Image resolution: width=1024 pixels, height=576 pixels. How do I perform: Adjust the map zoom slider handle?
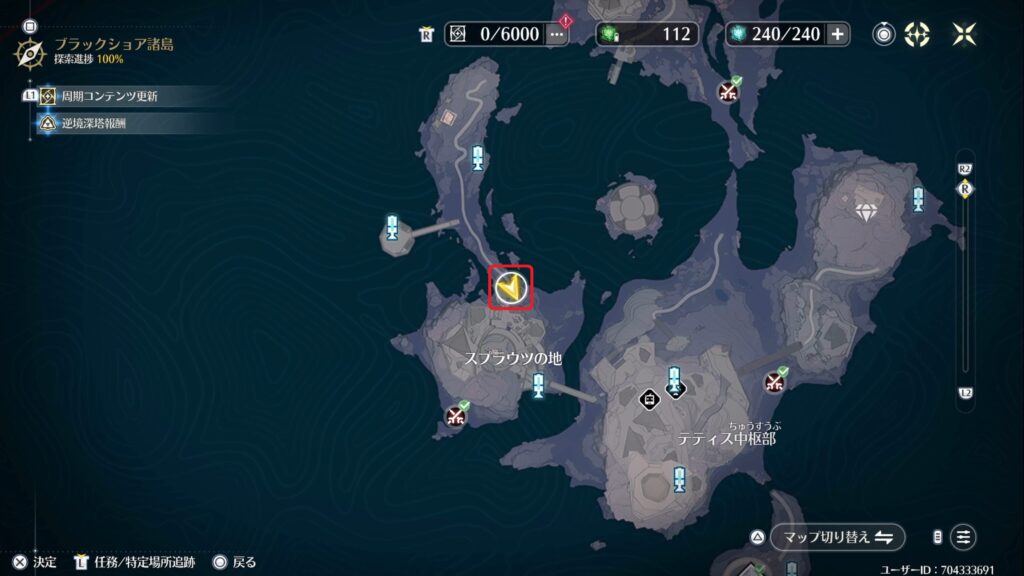(x=965, y=189)
